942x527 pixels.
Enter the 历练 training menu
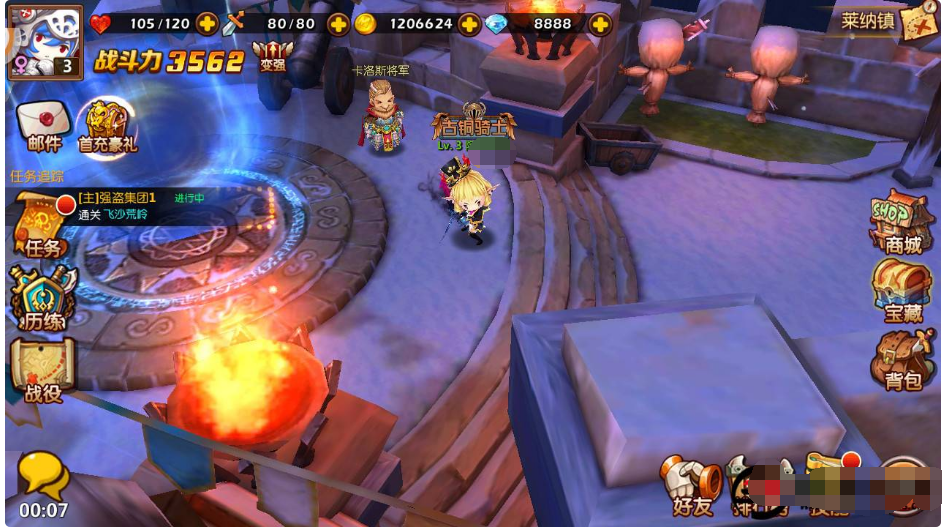click(43, 298)
